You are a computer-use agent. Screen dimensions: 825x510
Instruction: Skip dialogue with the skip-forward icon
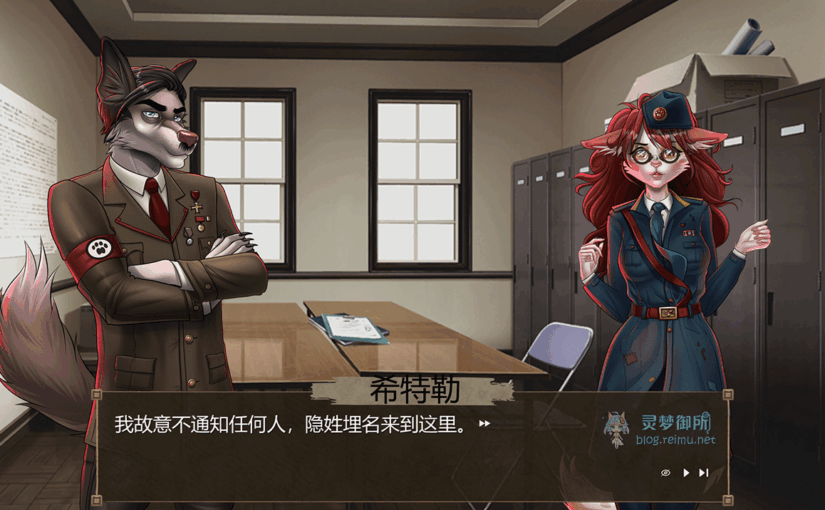coord(704,473)
